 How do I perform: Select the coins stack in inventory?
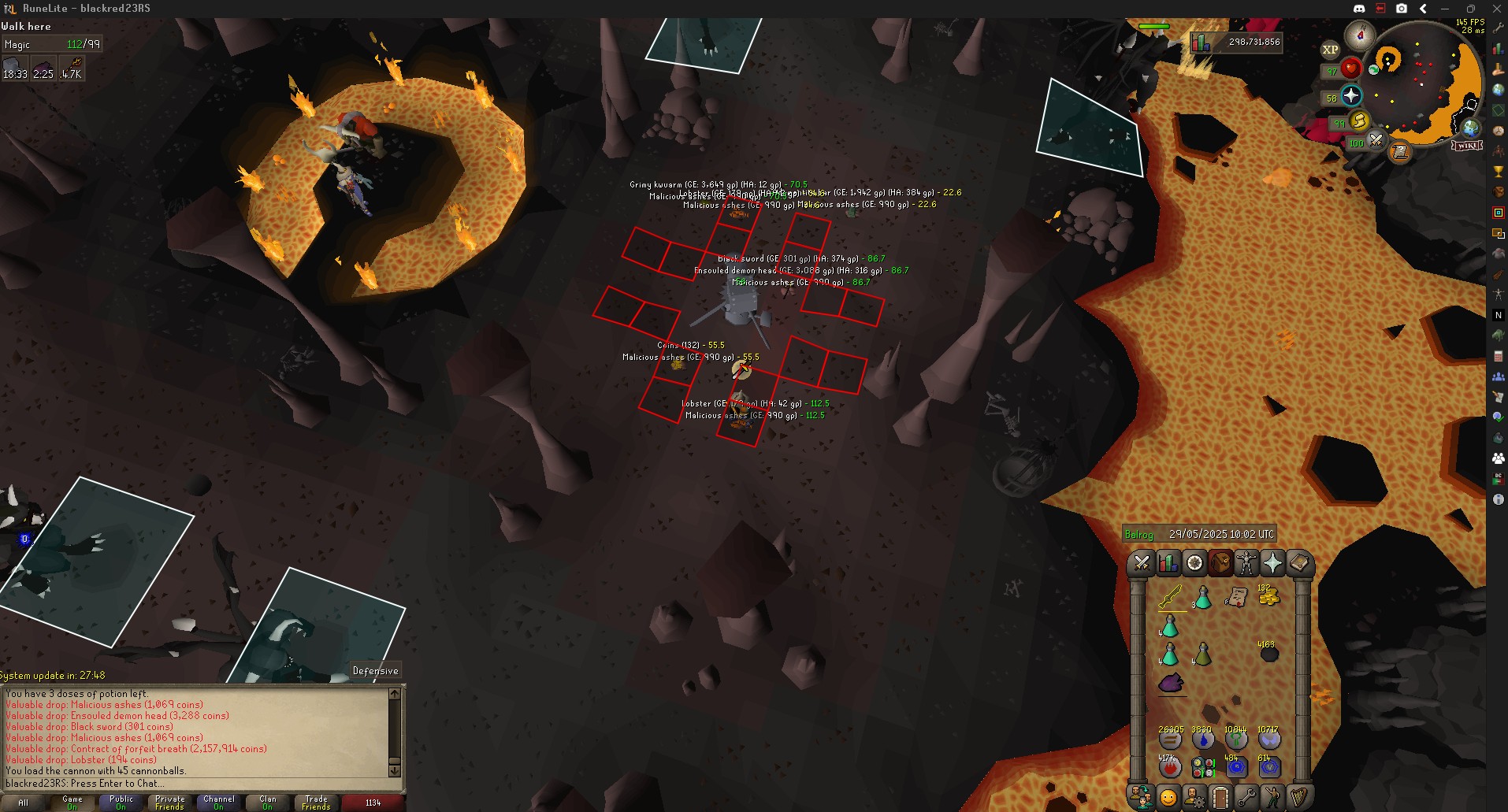[1268, 596]
